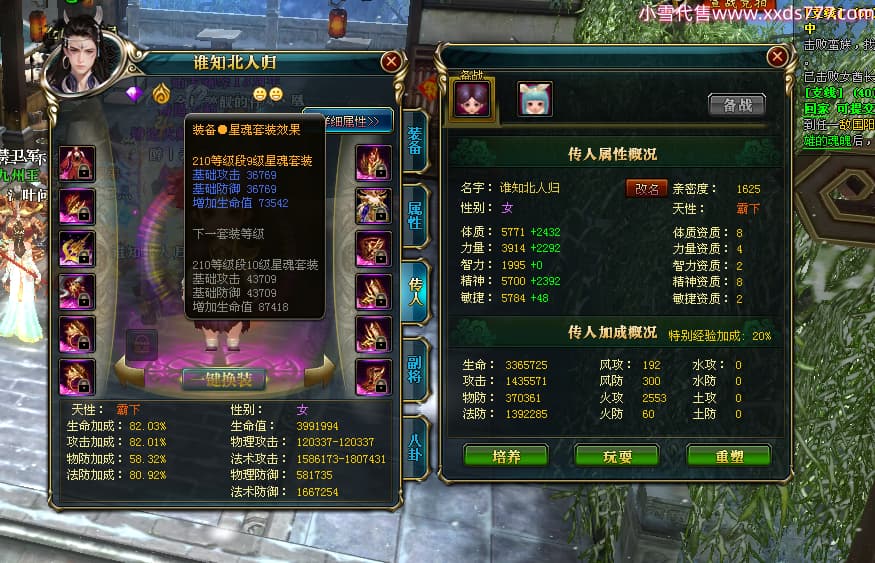The image size is (875, 563).
Task: Click the 备战 button
Action: [x=736, y=105]
